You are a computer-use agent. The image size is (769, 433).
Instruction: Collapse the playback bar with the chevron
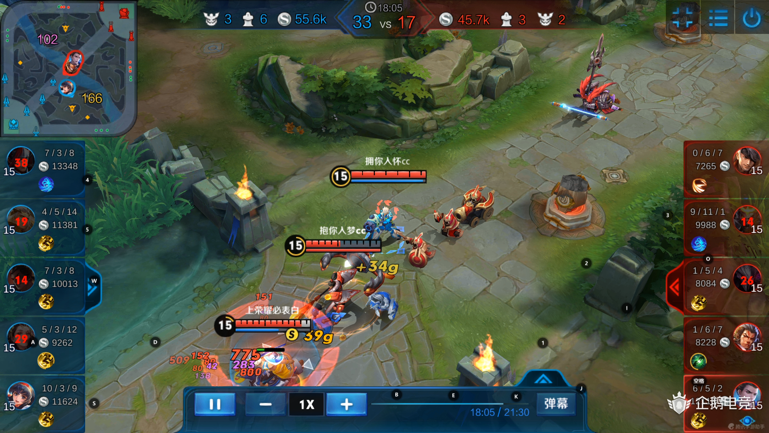point(543,379)
